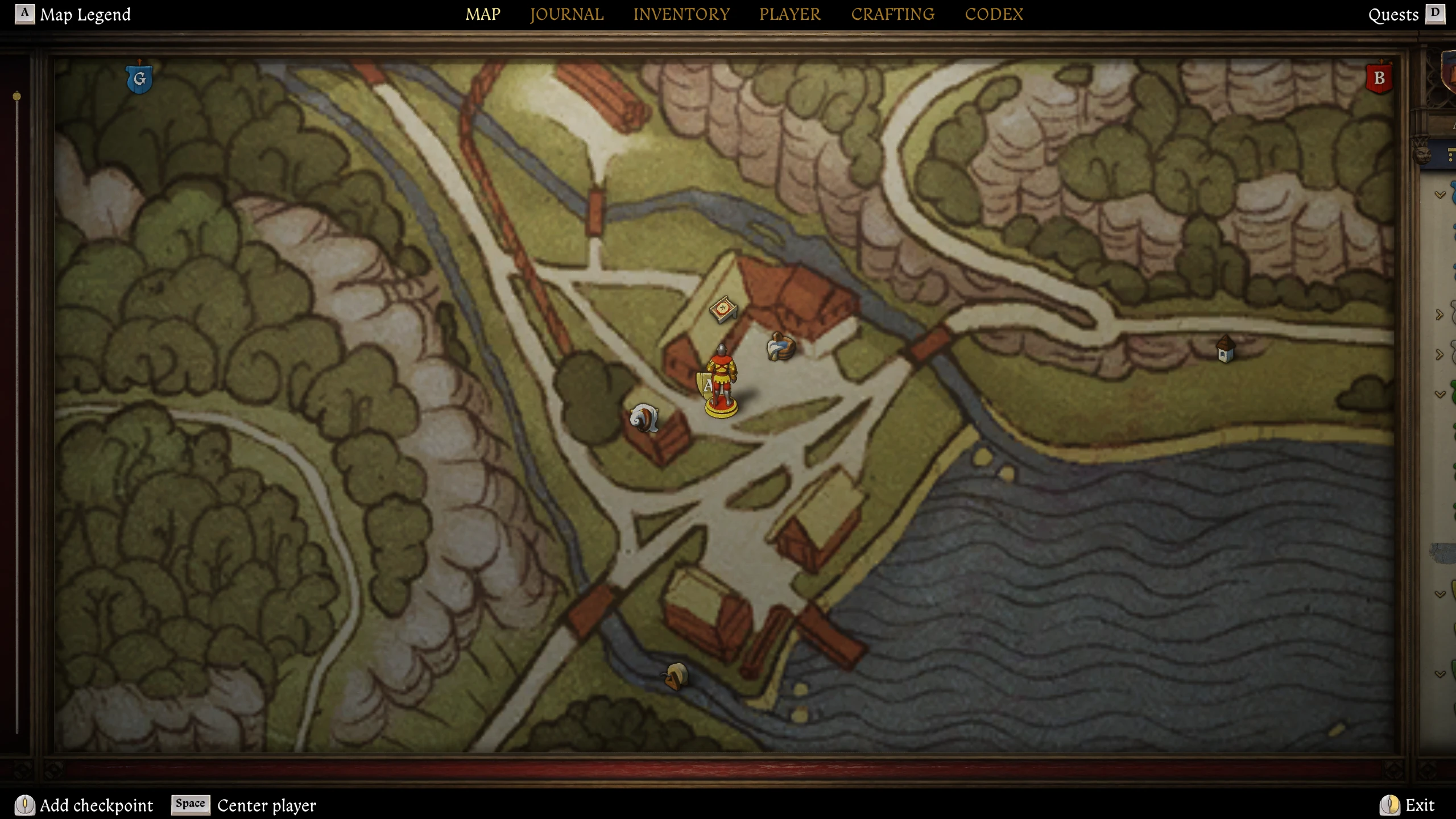Expand the first right-pointing quest chevron
The width and height of the screenshot is (1456, 819).
point(1440,313)
